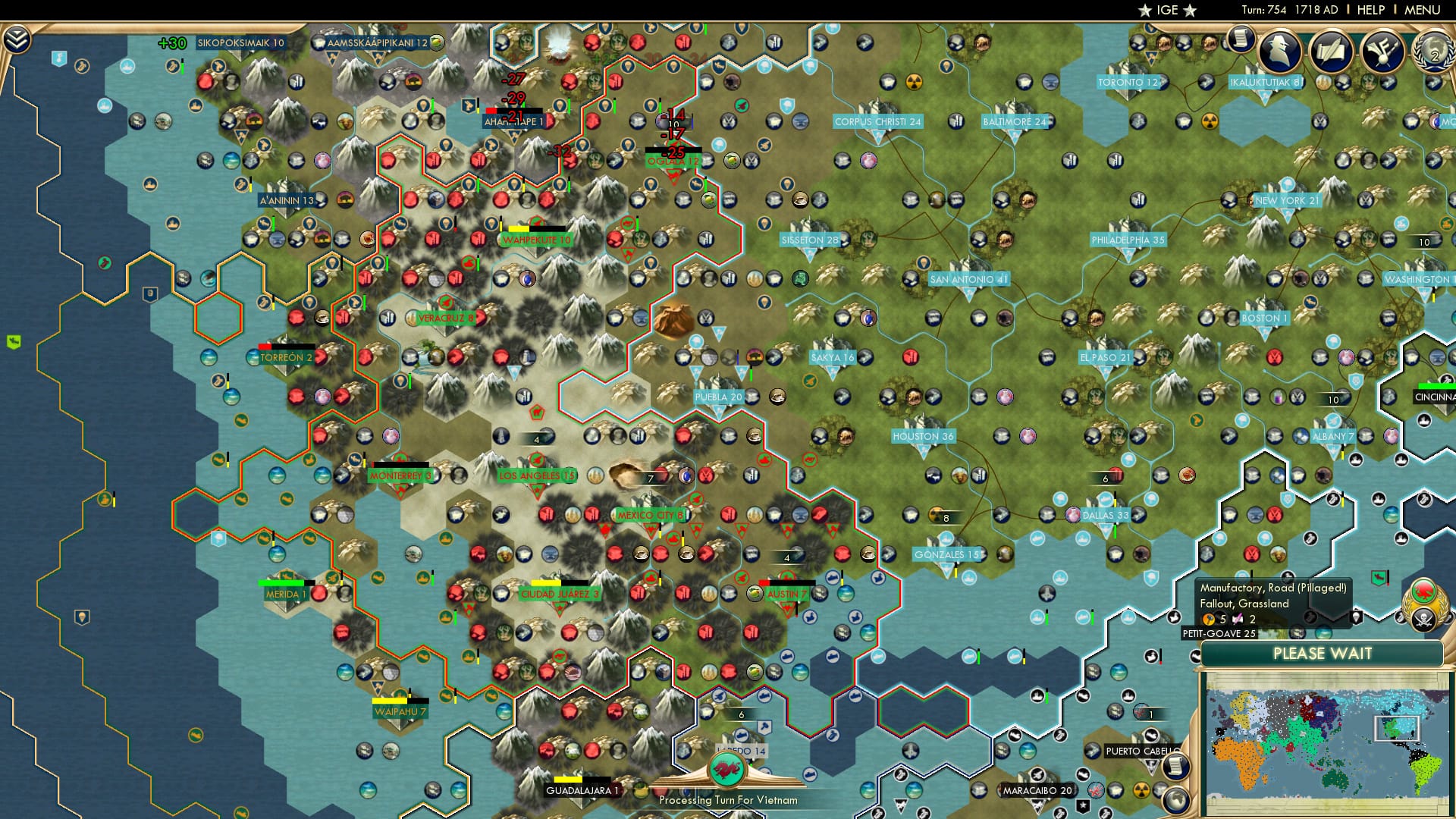Select the San Antonio 41 city banner
Viewport: 1456px width, 819px height.
(x=971, y=278)
